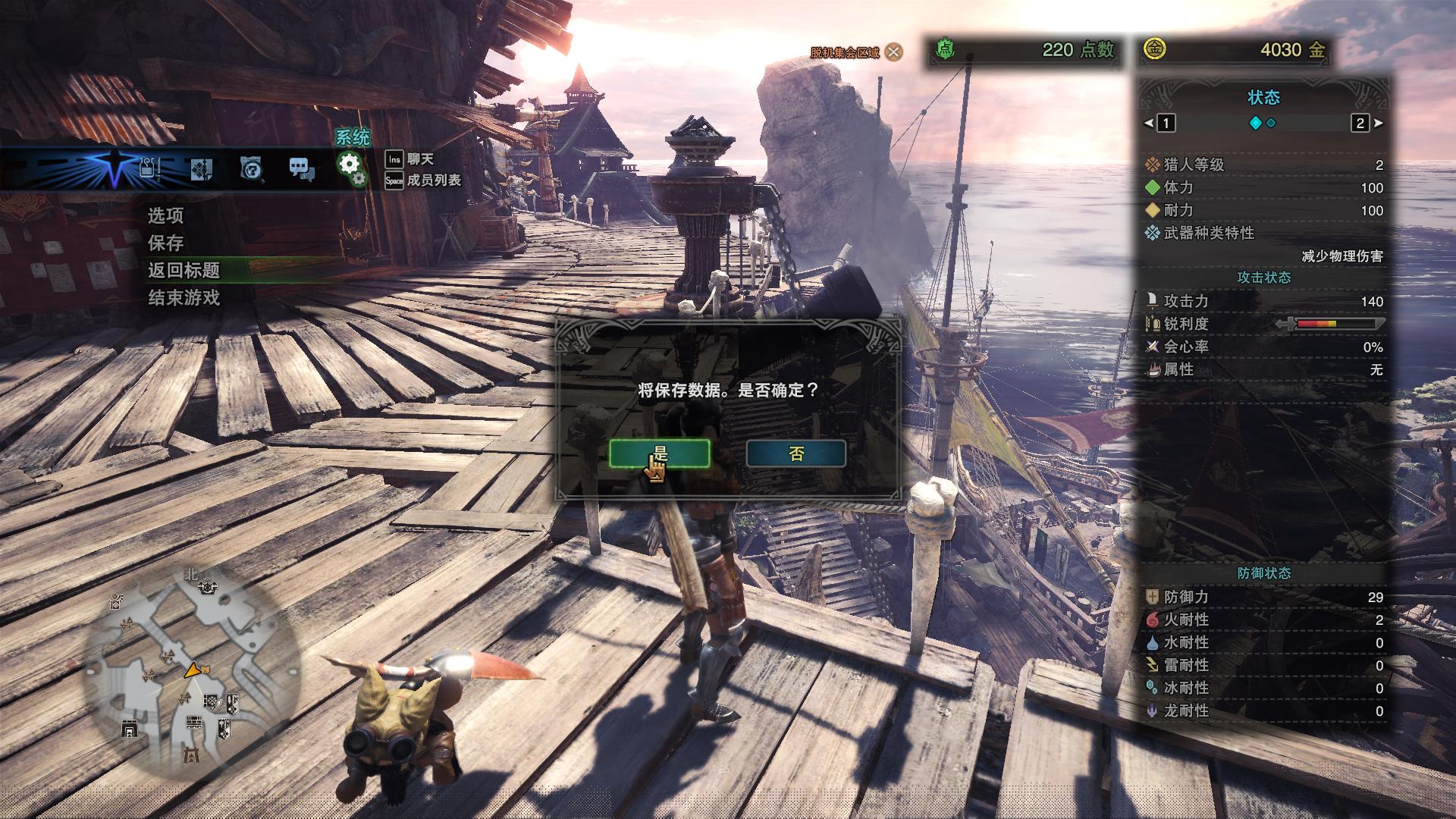Viewport: 1456px width, 819px height.
Task: Confirm saving with the 是 button
Action: (659, 453)
